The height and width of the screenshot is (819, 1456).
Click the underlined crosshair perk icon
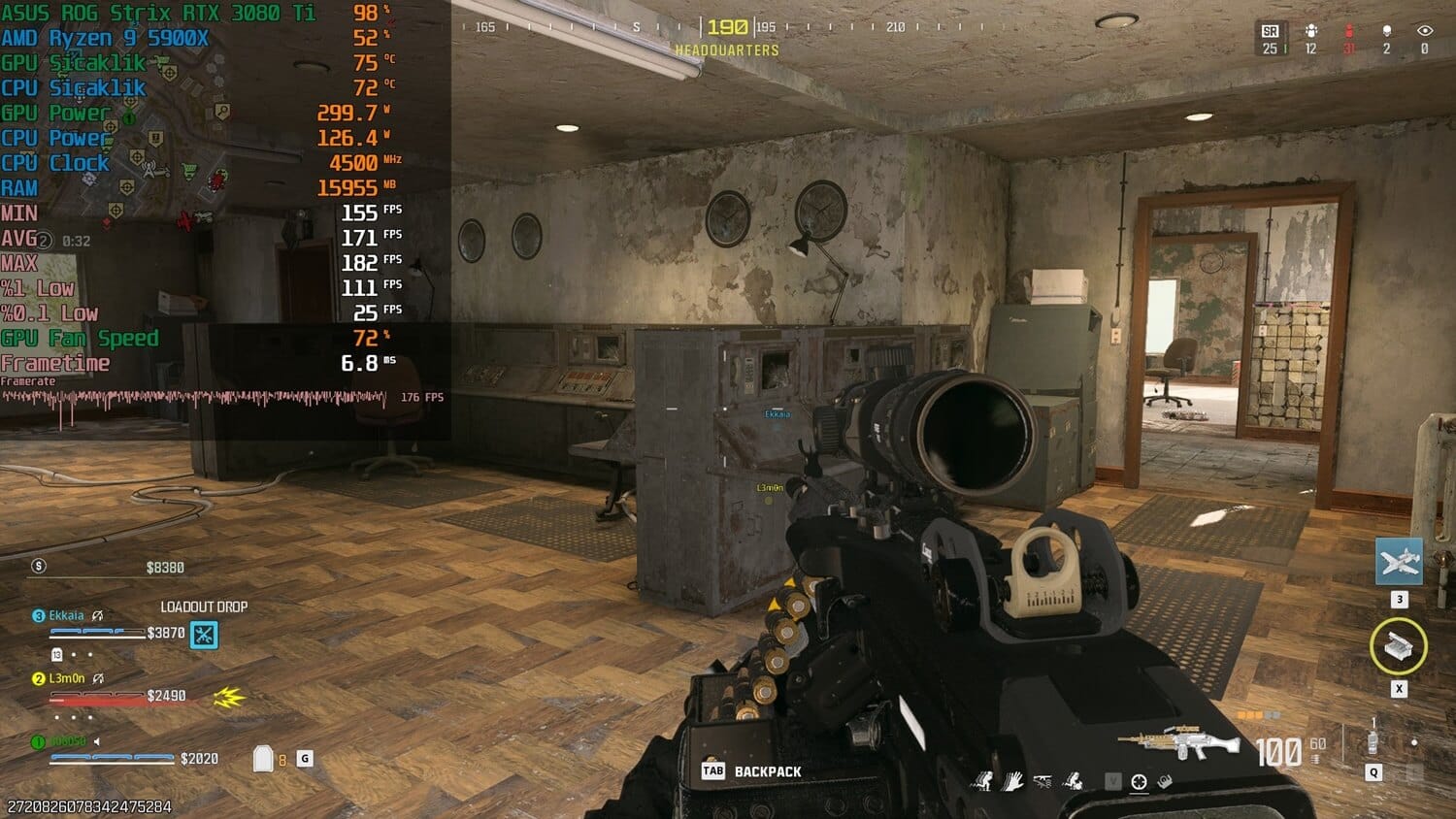click(1140, 781)
